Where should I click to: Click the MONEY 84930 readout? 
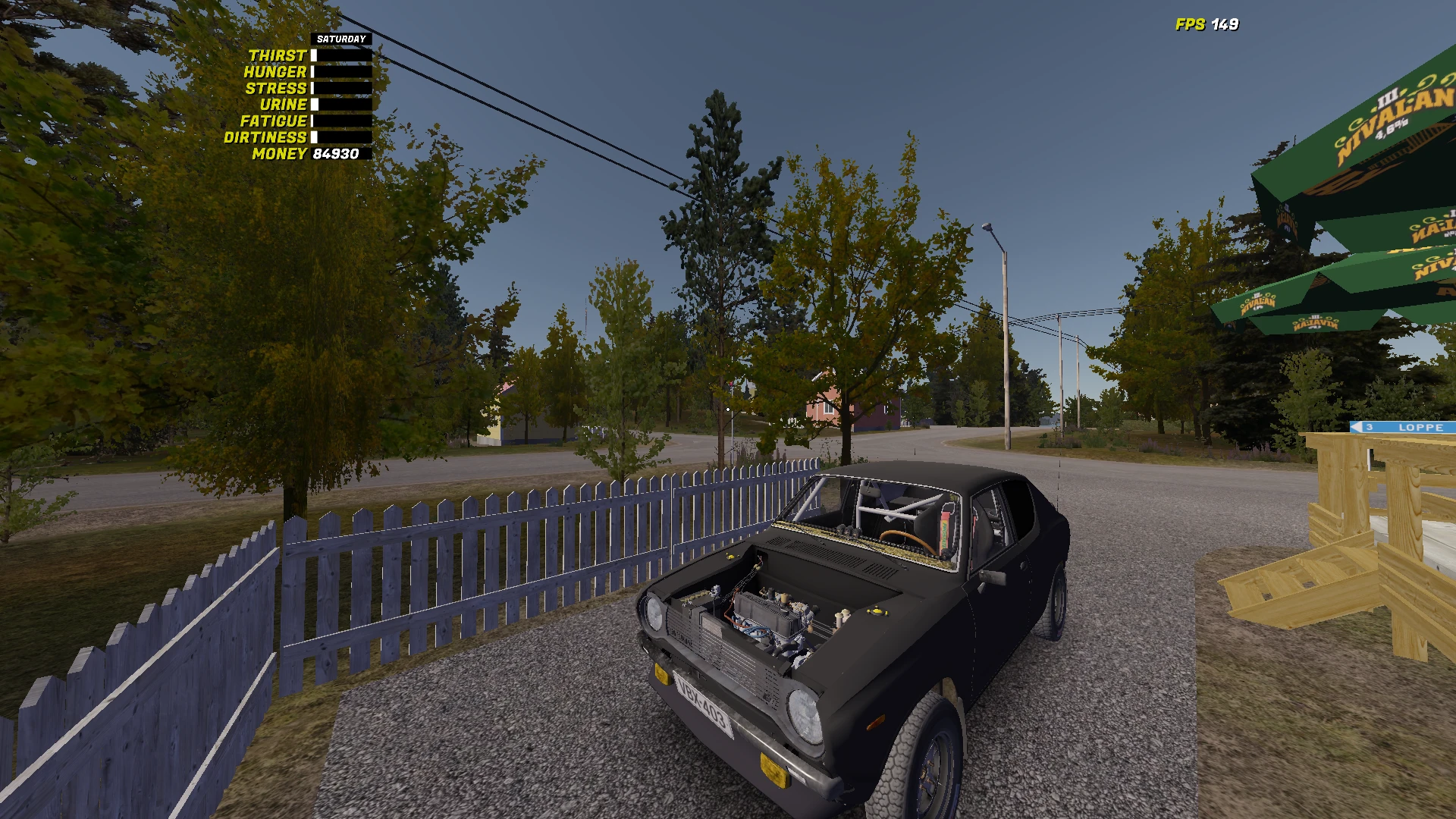(x=337, y=155)
